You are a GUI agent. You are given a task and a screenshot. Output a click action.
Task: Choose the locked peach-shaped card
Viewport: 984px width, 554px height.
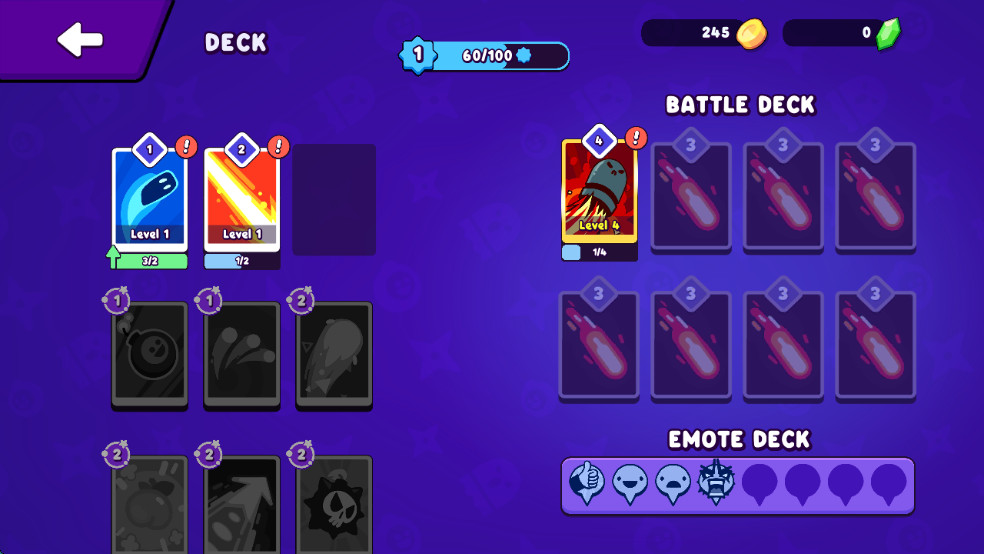click(x=150, y=505)
